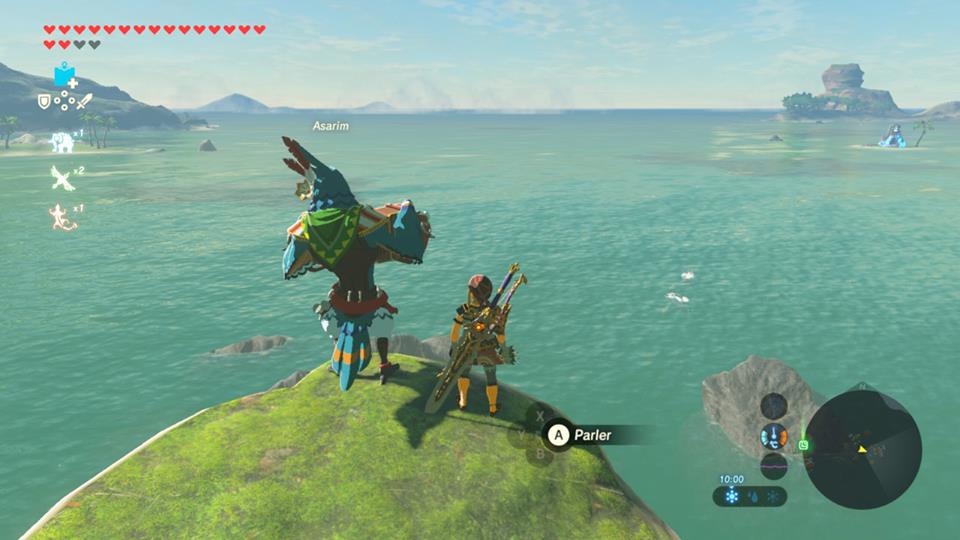
Task: Click the noise level meter circle
Action: [x=773, y=466]
